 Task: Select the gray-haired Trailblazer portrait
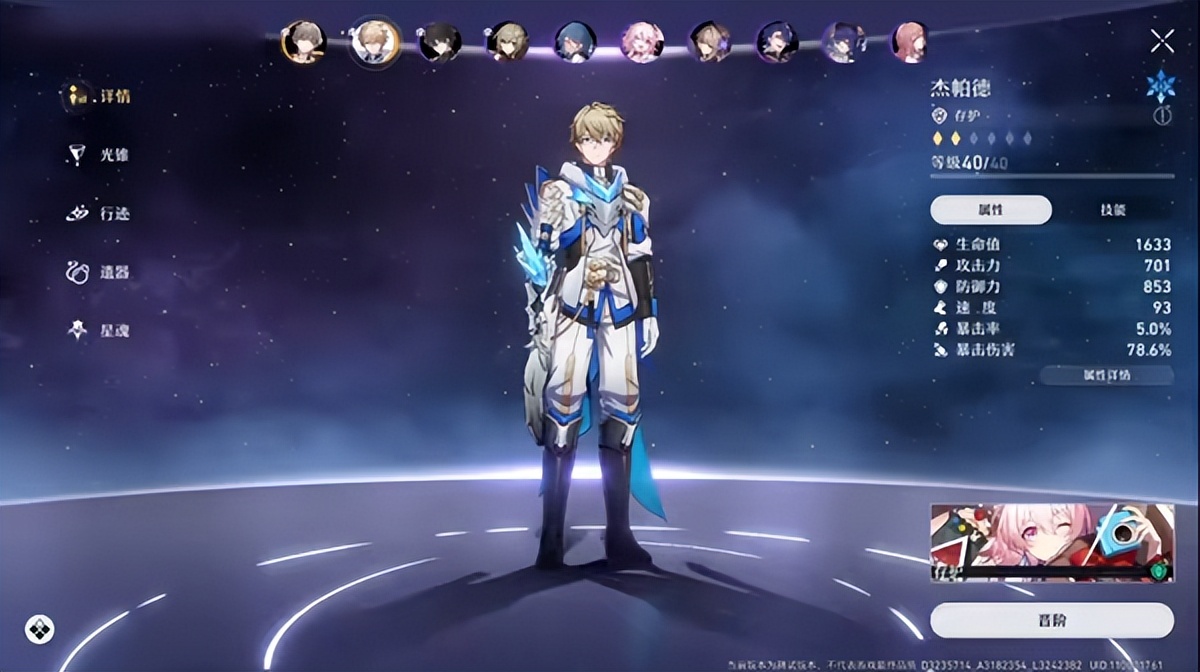tap(302, 42)
